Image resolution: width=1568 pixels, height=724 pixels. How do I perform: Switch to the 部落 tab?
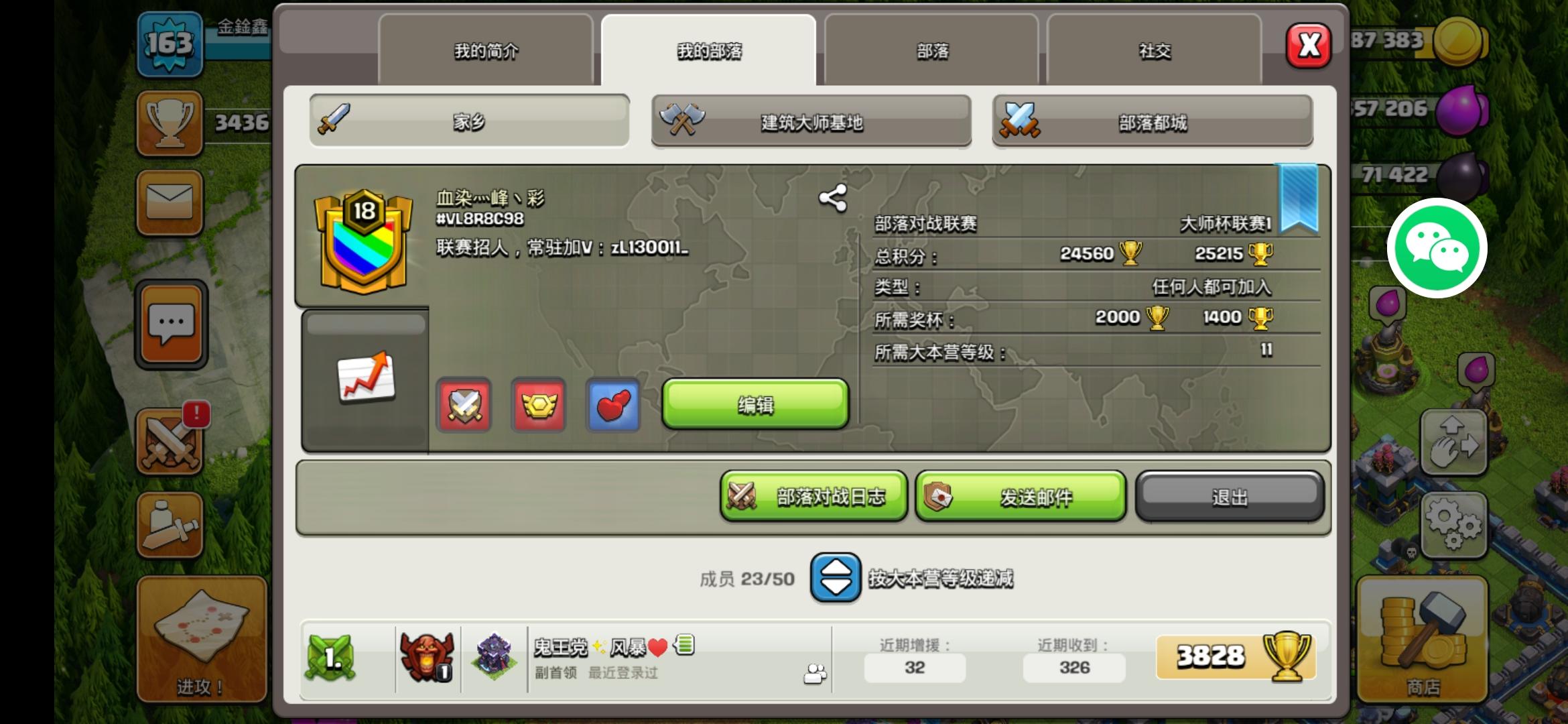931,50
